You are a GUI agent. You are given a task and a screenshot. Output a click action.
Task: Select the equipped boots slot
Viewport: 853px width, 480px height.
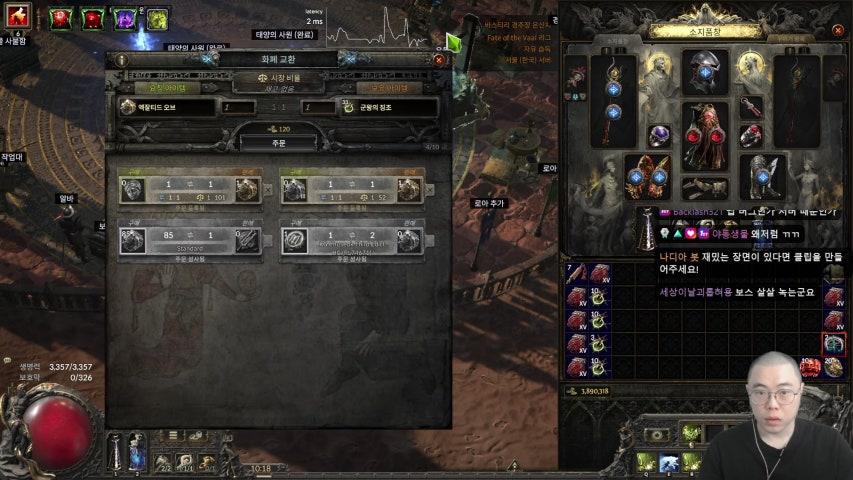pos(764,176)
